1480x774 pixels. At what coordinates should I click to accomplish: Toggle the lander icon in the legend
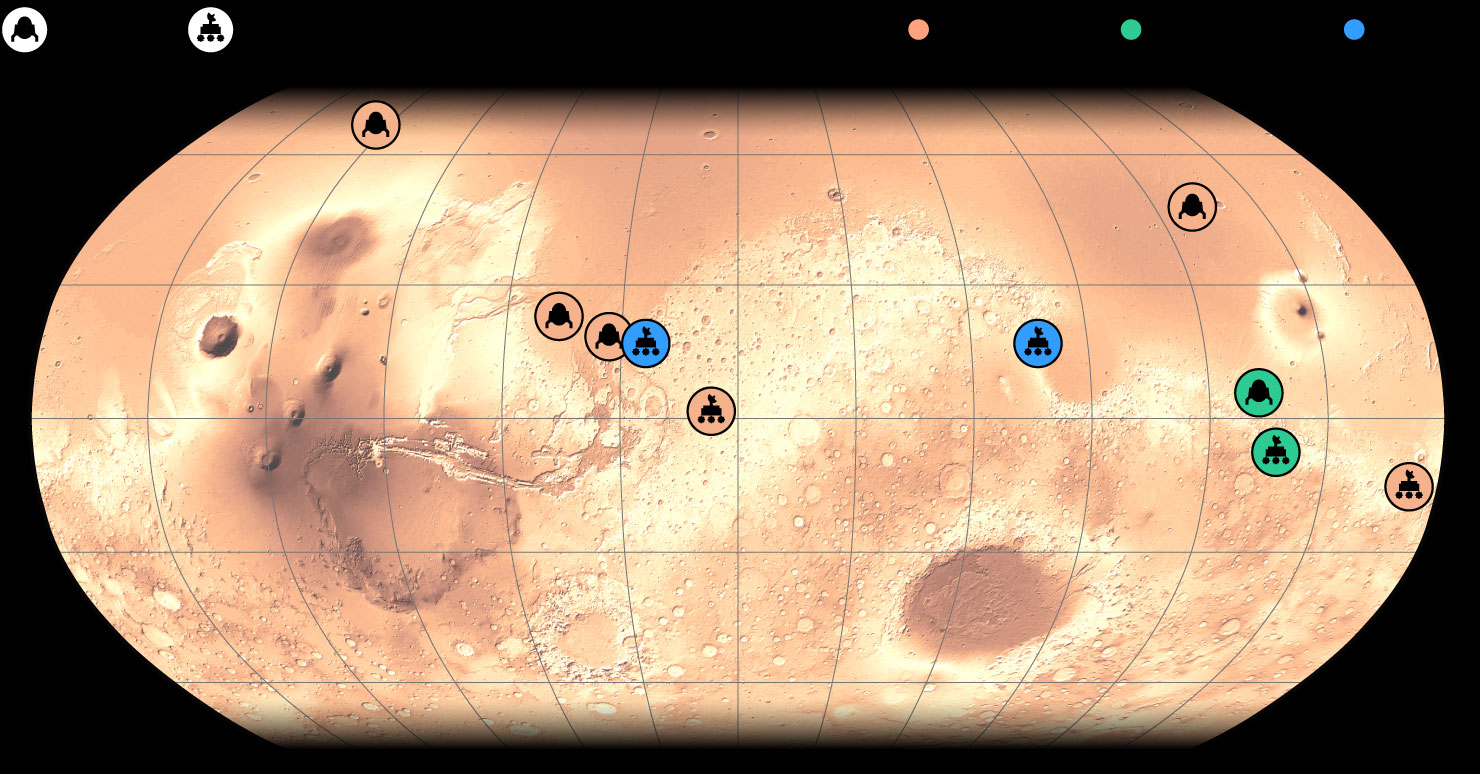pyautogui.click(x=25, y=30)
